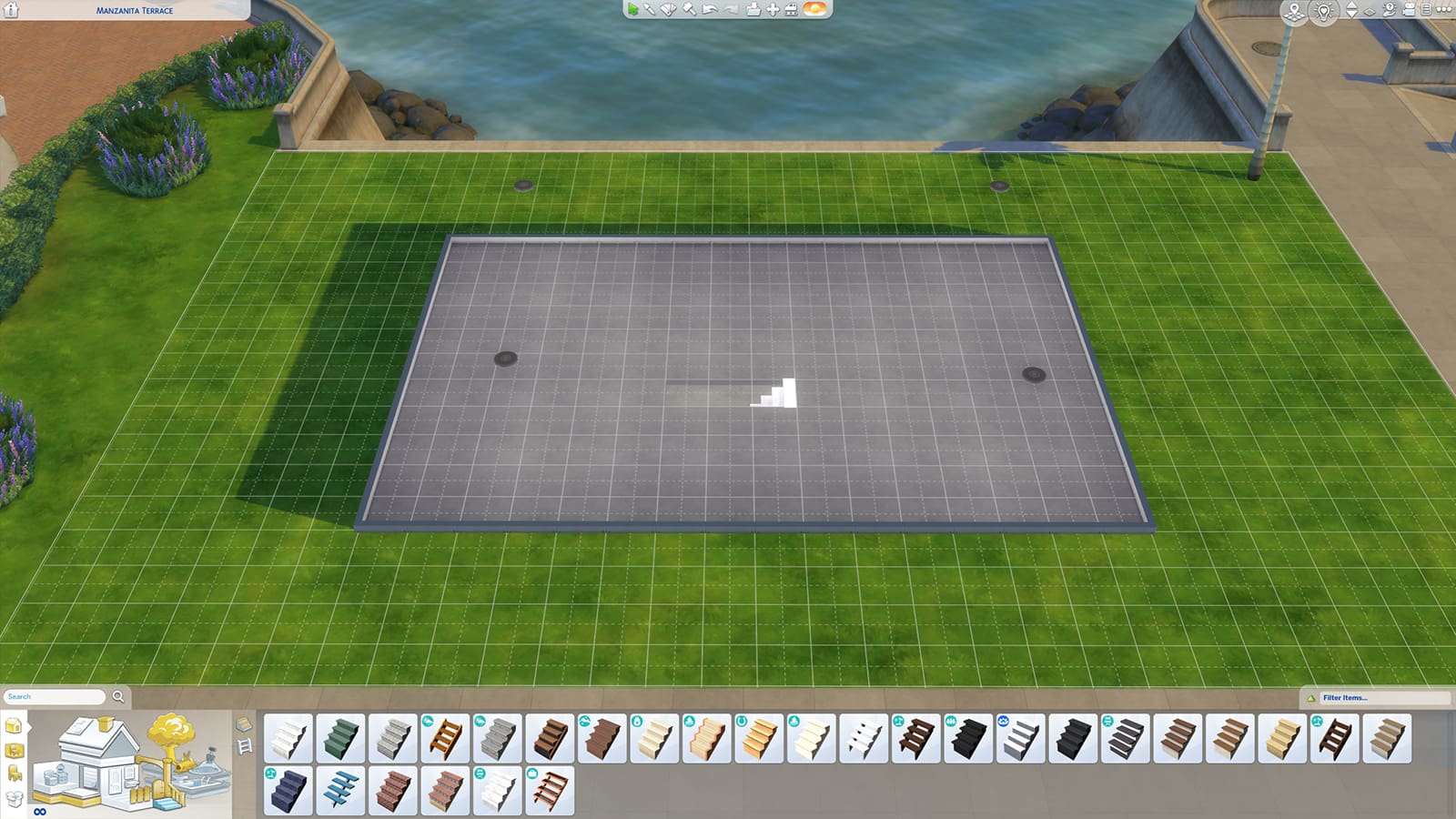Expand more options with the ellipsis
This screenshot has width=1456, height=819.
pos(1443,9)
